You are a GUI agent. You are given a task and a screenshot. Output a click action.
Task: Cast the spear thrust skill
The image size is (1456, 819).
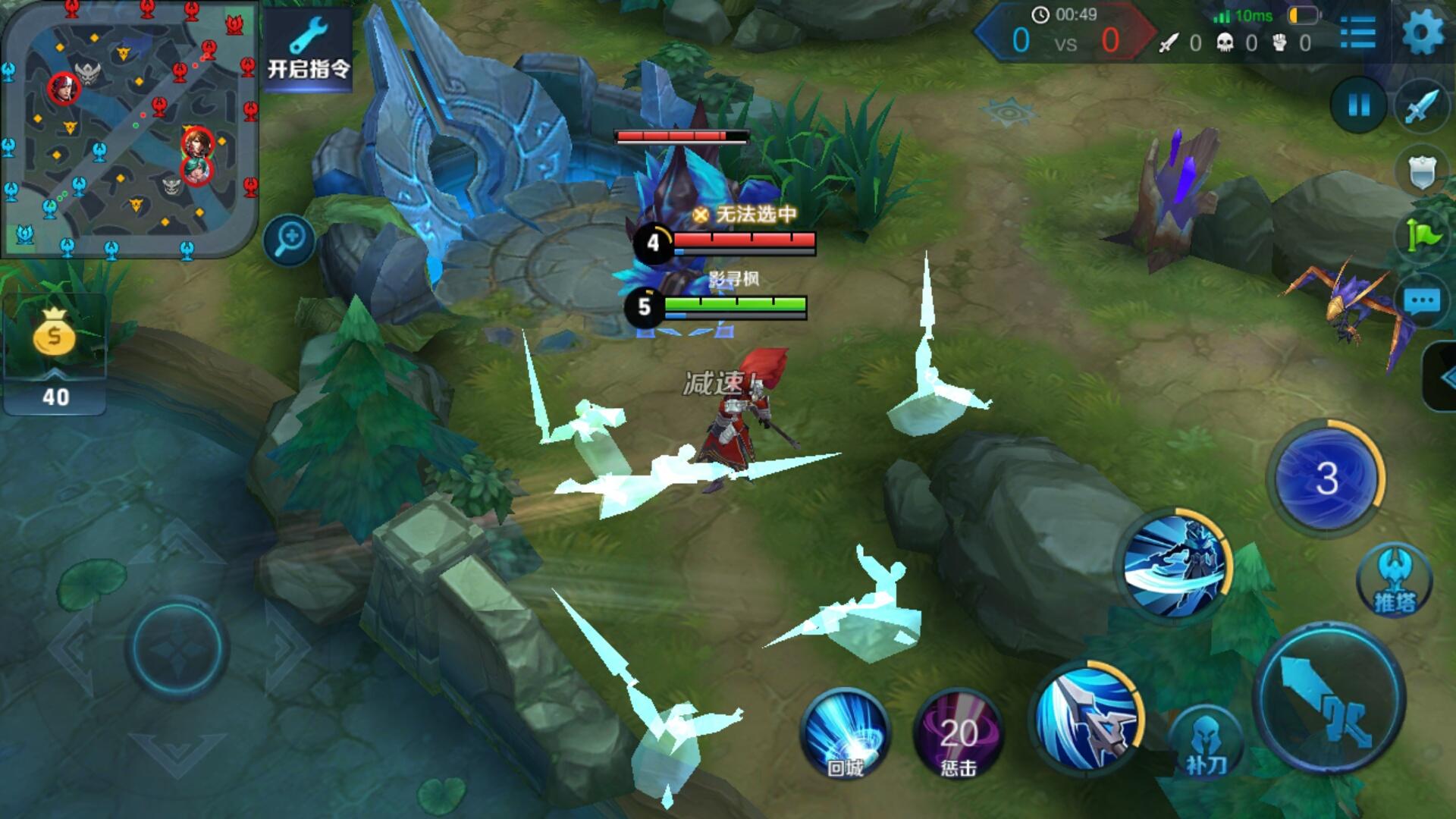click(1087, 717)
